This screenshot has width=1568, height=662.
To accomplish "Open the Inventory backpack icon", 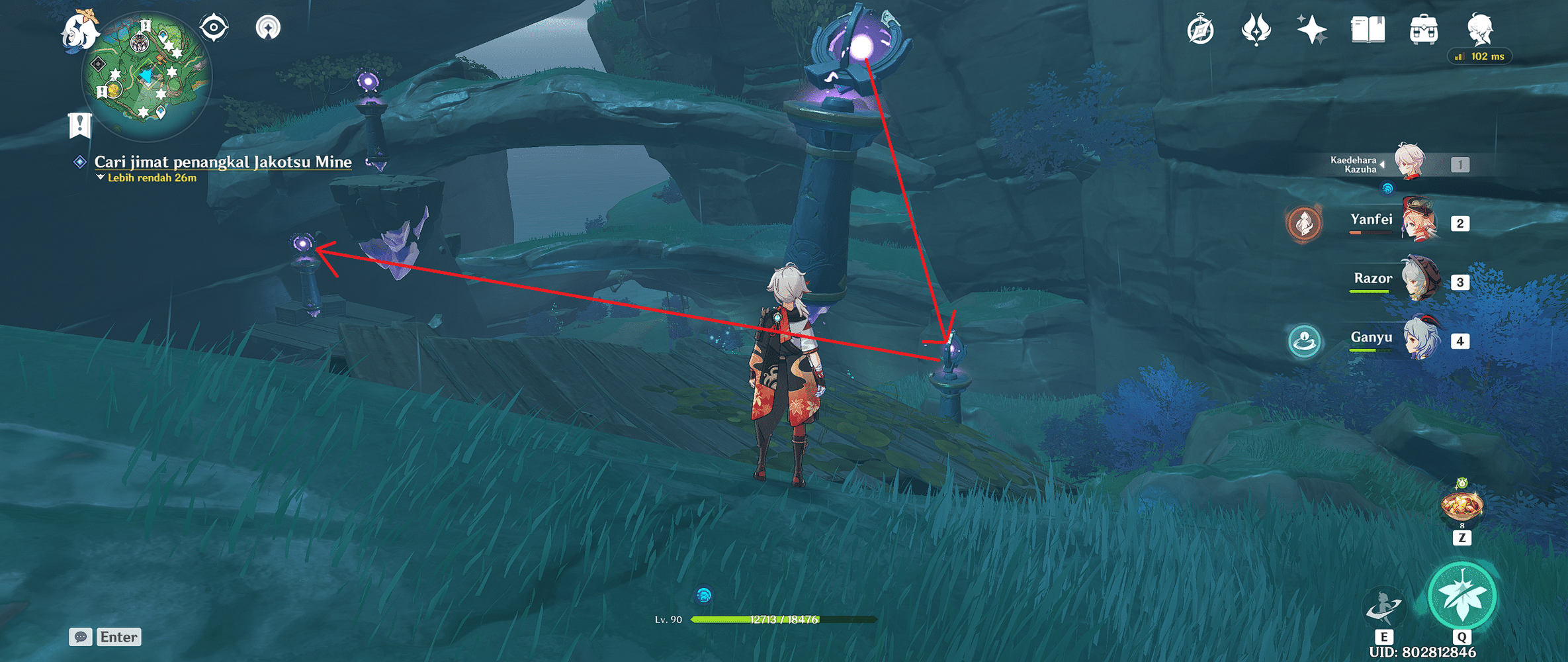I will pos(1422,30).
